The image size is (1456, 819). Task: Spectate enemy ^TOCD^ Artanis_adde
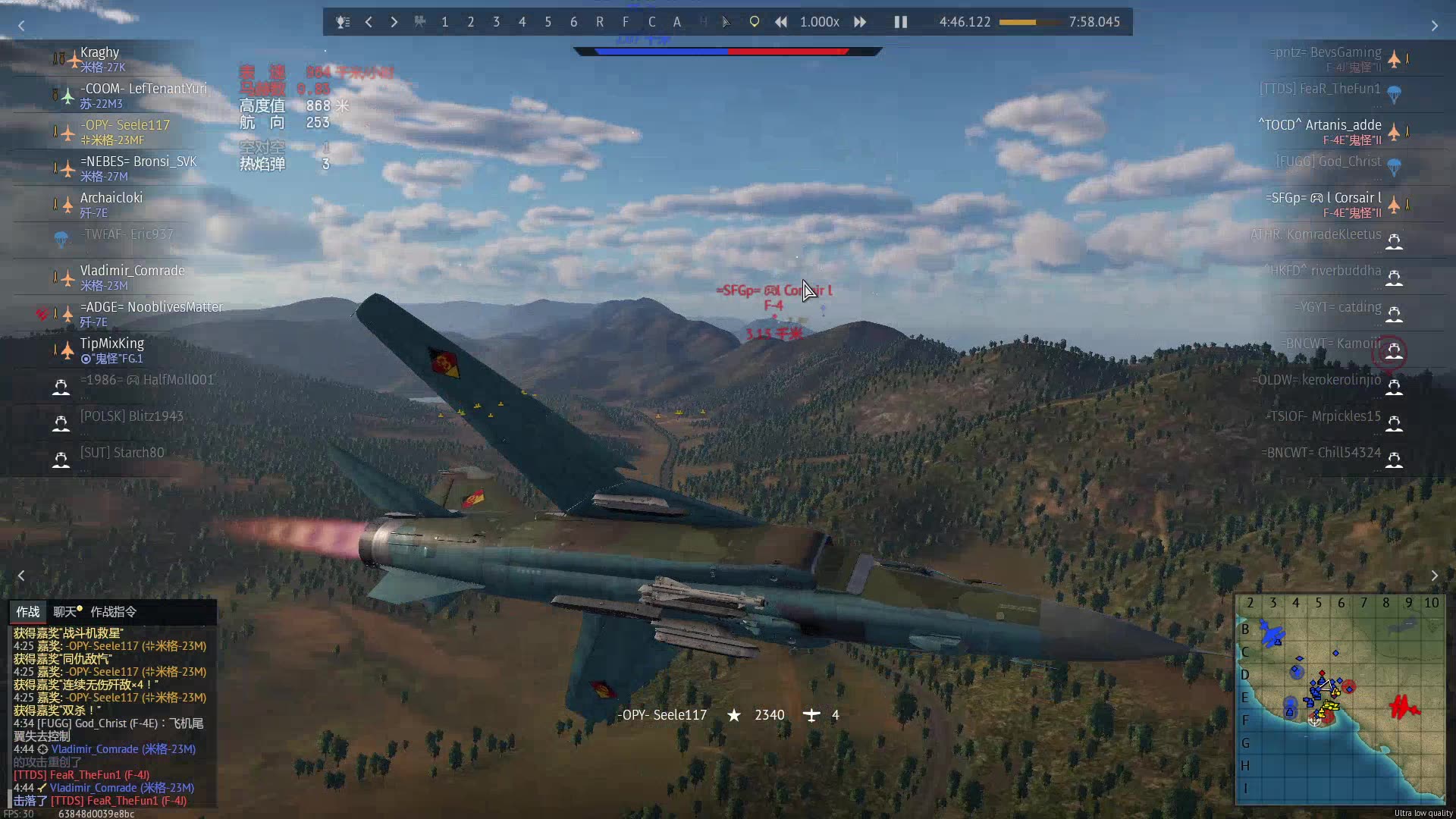point(1319,125)
